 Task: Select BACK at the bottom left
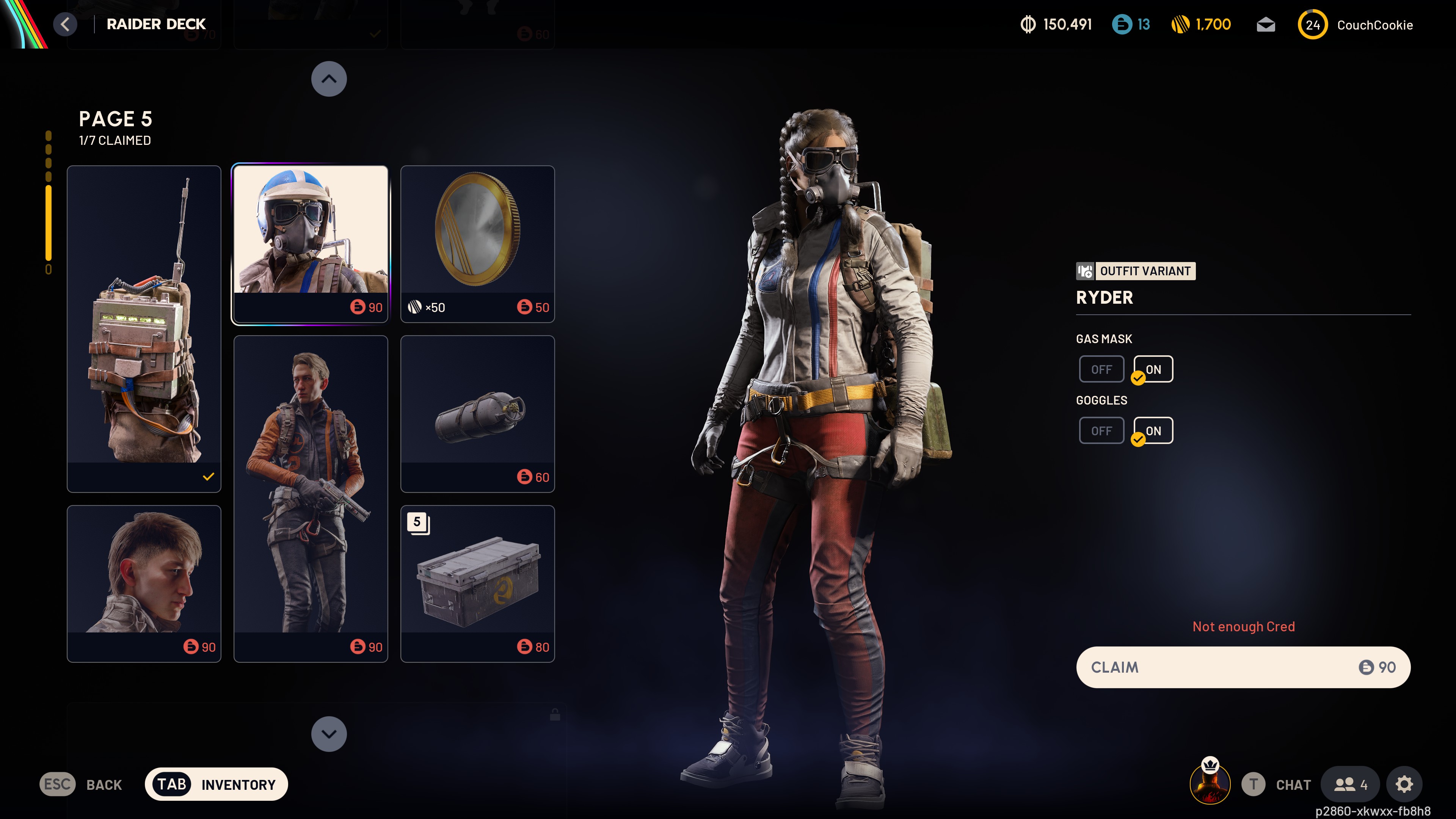(x=104, y=784)
